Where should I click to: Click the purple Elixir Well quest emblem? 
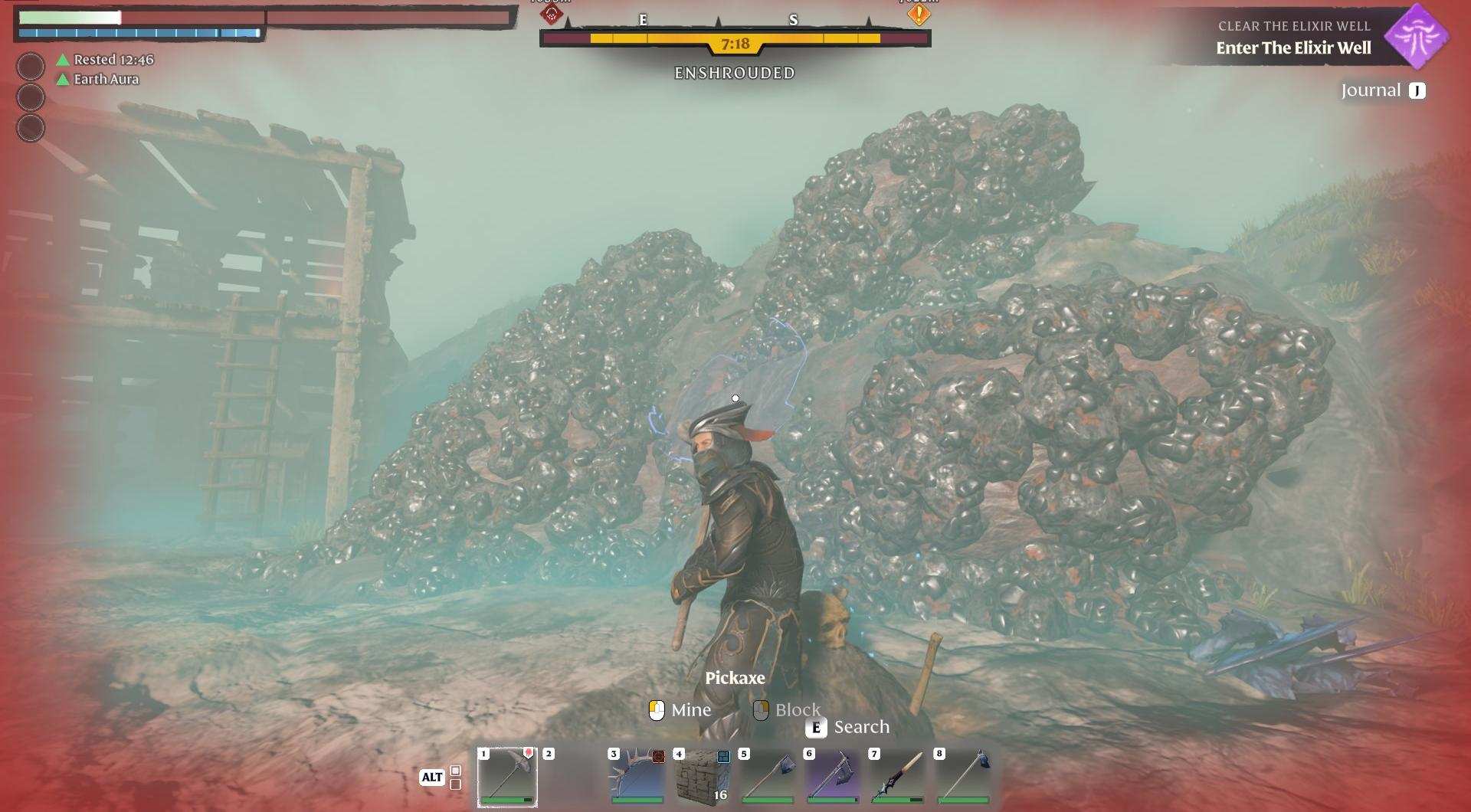tap(1420, 36)
